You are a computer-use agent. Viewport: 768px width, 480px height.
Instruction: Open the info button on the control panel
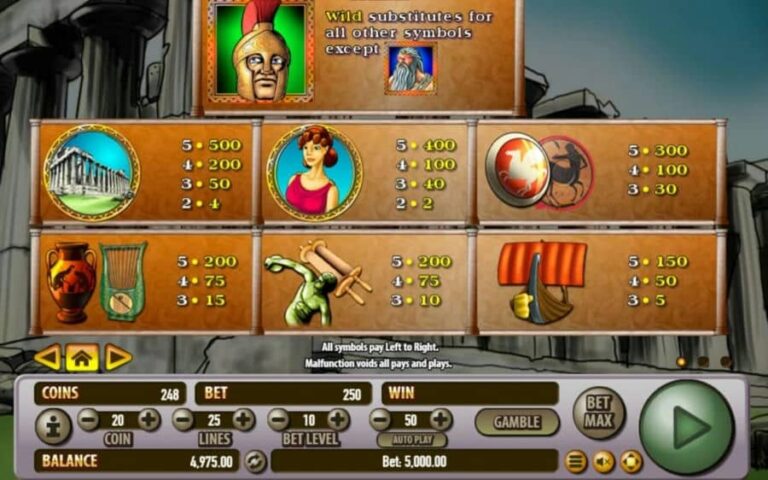[53, 427]
